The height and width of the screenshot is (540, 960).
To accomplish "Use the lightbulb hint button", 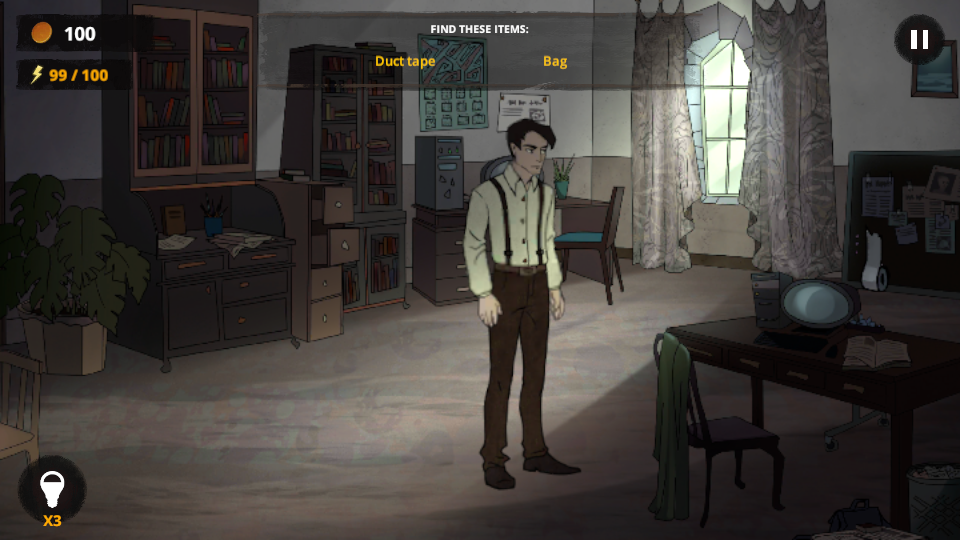I will tap(52, 489).
